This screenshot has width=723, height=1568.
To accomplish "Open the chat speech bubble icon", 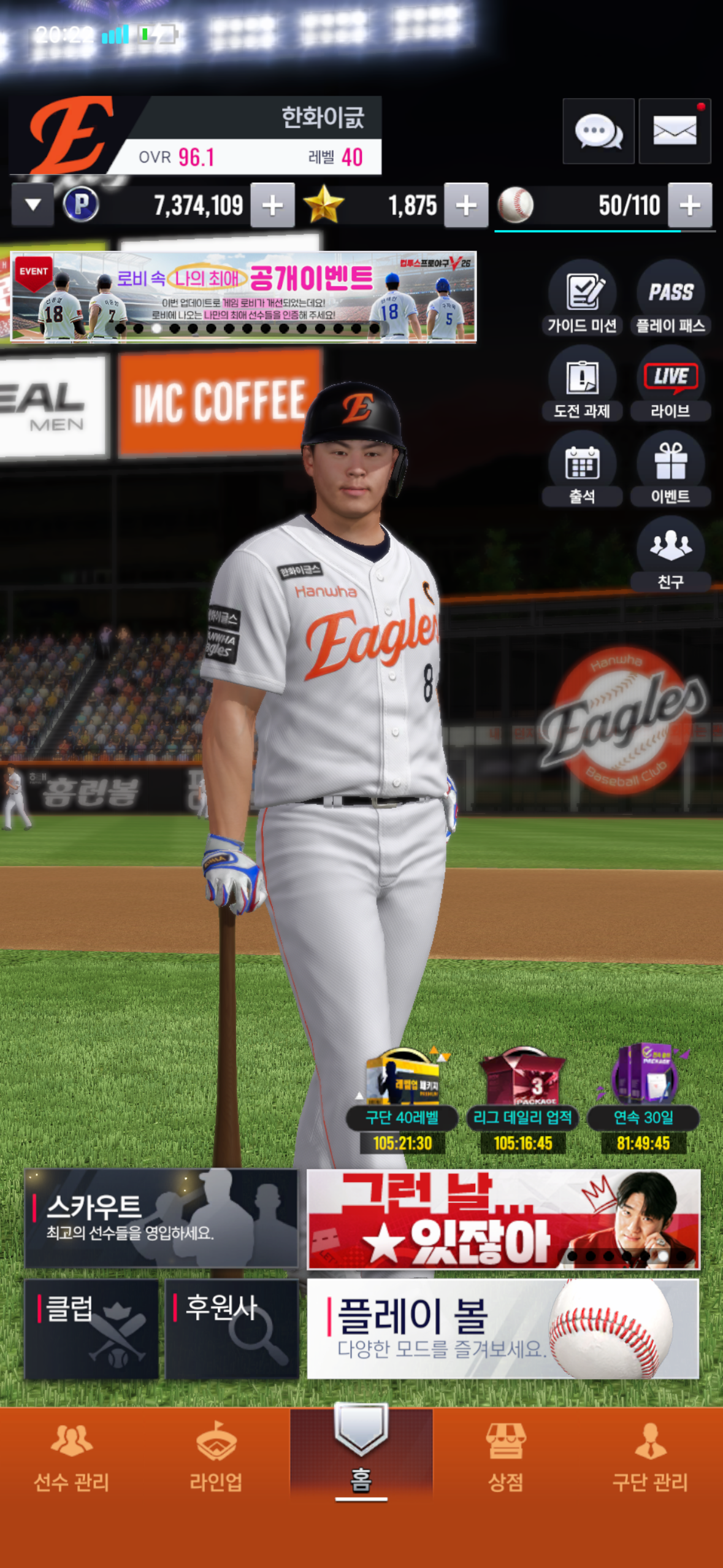I will pyautogui.click(x=598, y=131).
